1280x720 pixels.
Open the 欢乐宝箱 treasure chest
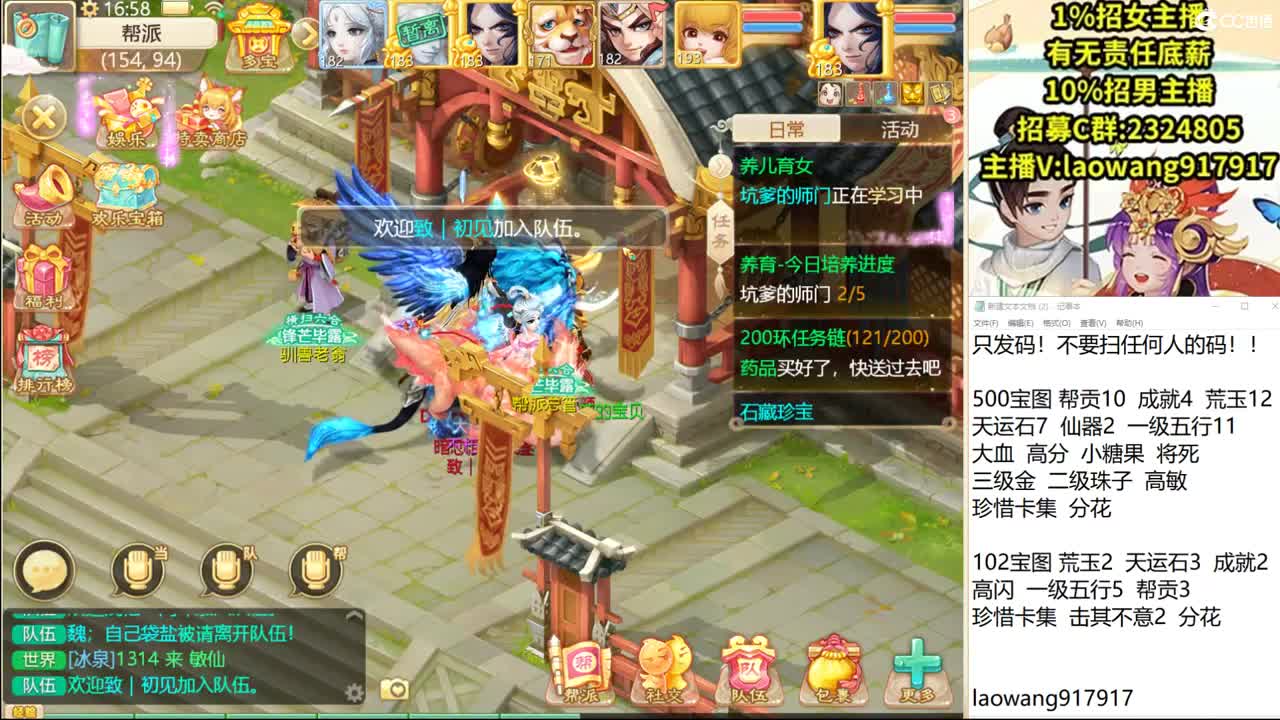[125, 182]
